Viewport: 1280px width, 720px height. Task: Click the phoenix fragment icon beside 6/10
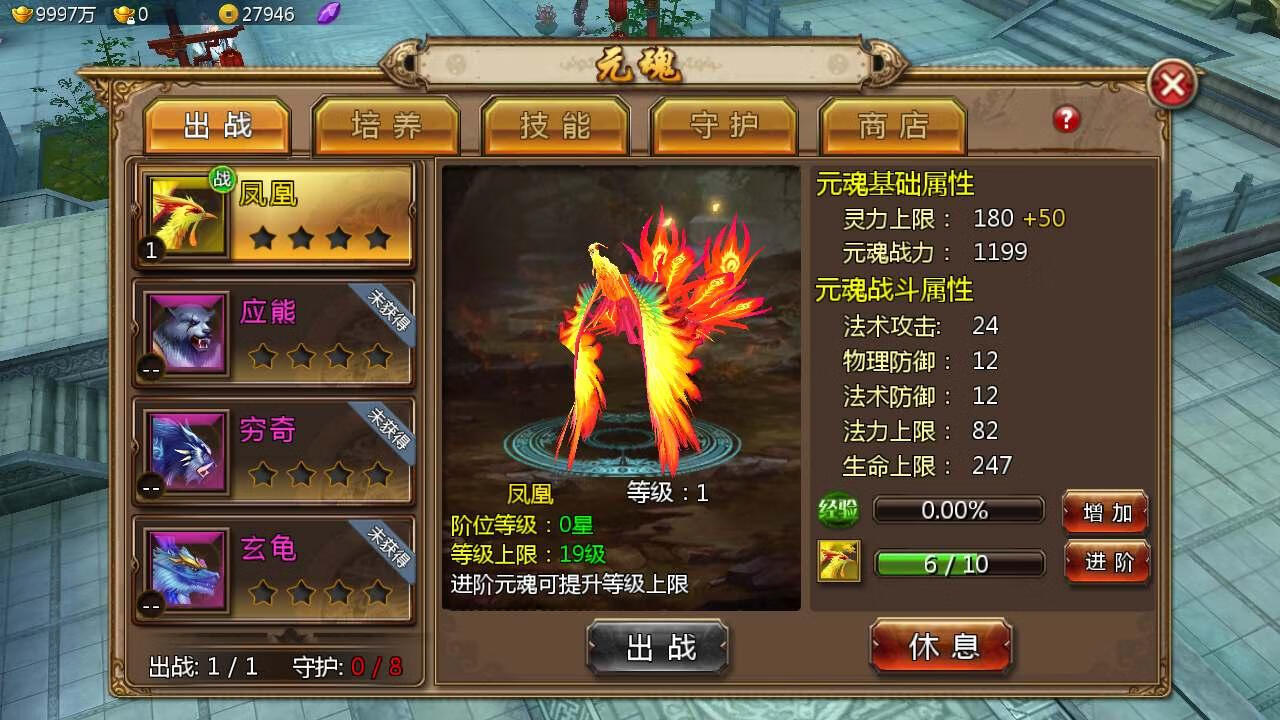pyautogui.click(x=839, y=562)
